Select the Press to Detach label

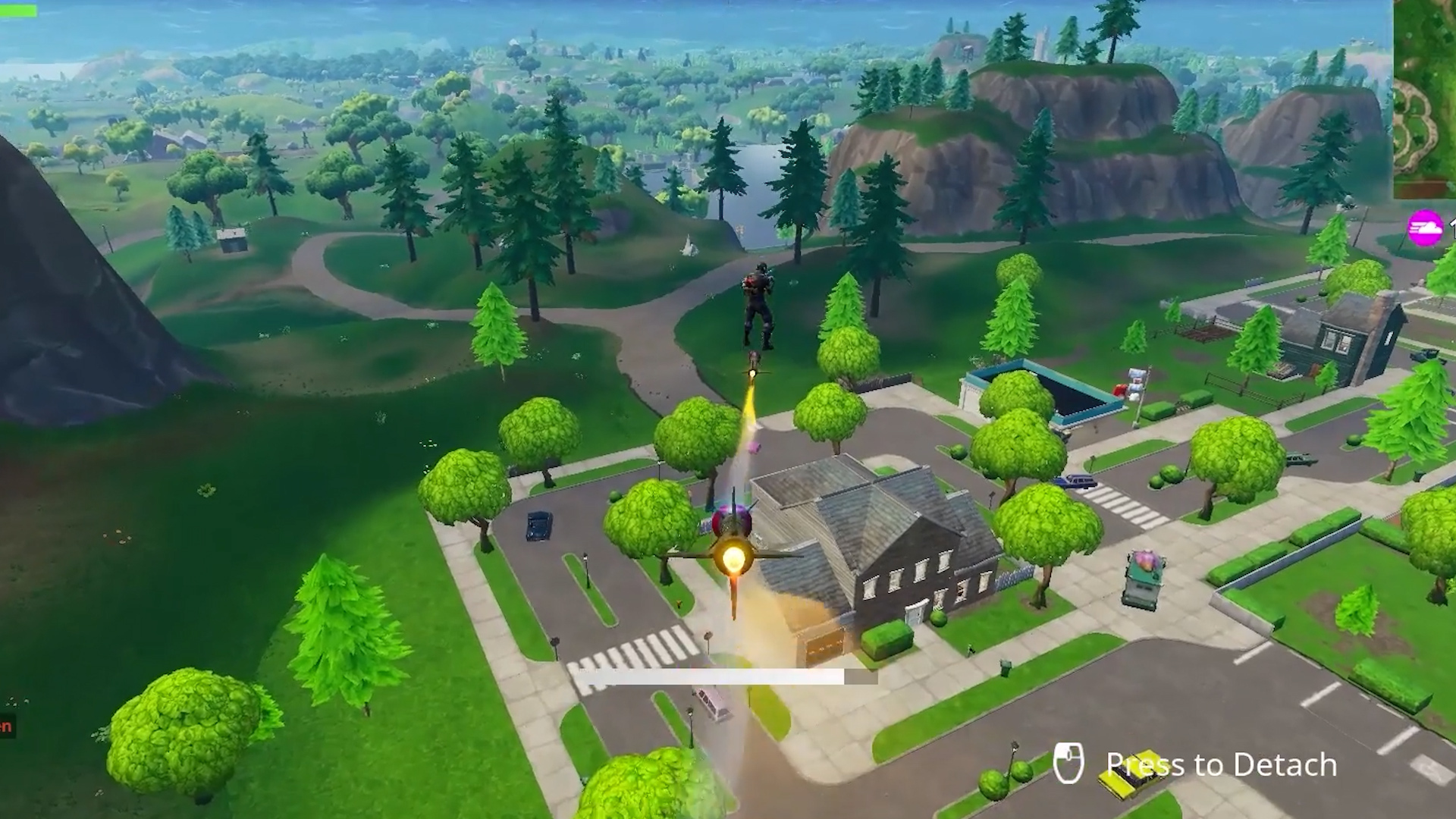1217,764
